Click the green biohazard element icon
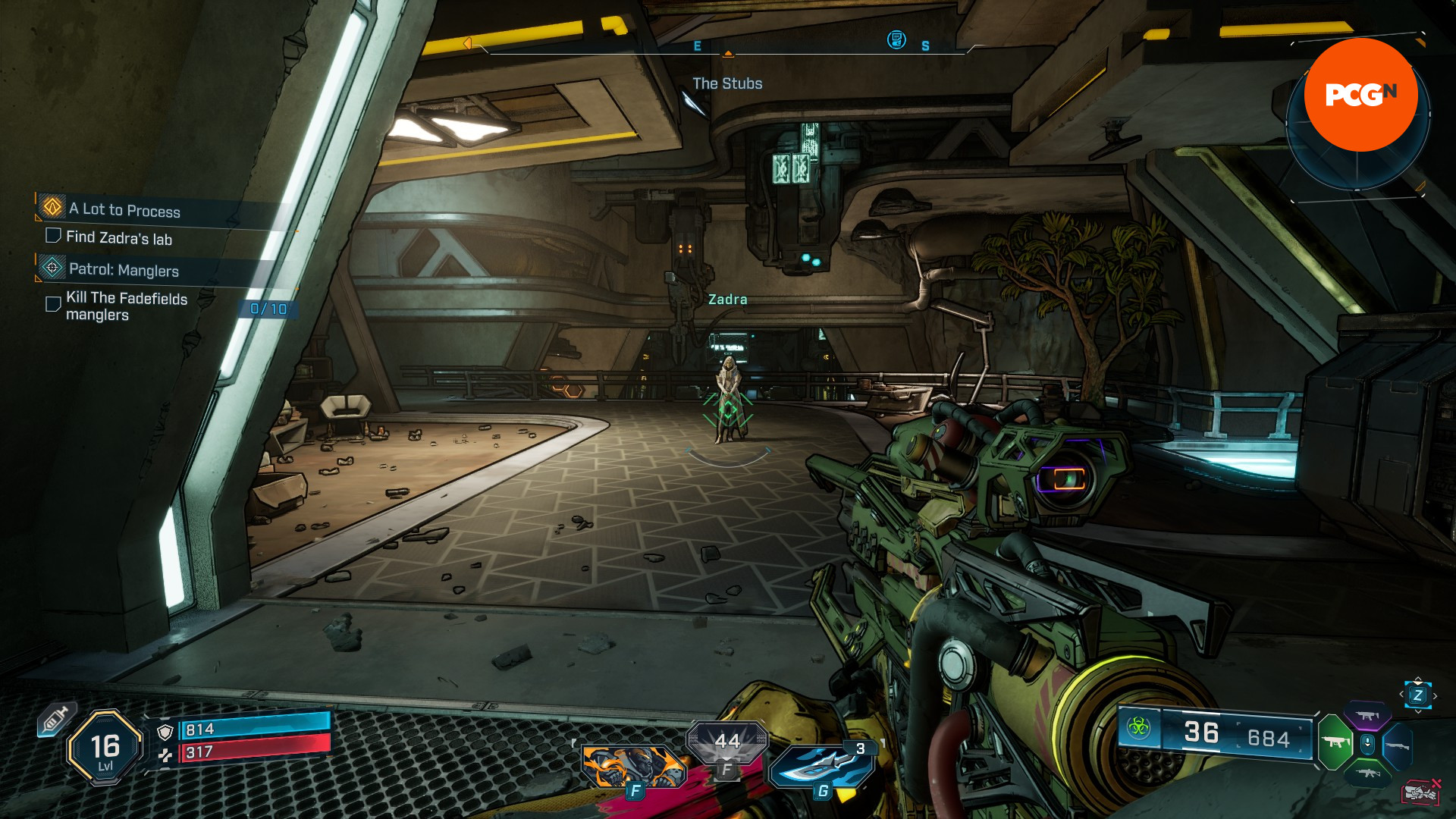 point(1137,728)
